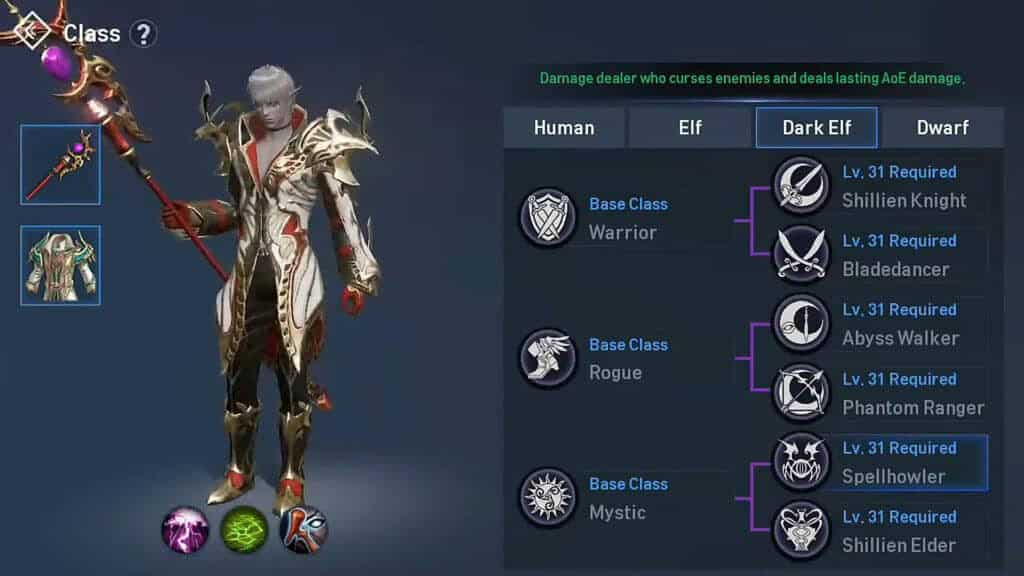View the red masked-face skill icon
Viewport: 1024px width, 576px height.
point(303,530)
